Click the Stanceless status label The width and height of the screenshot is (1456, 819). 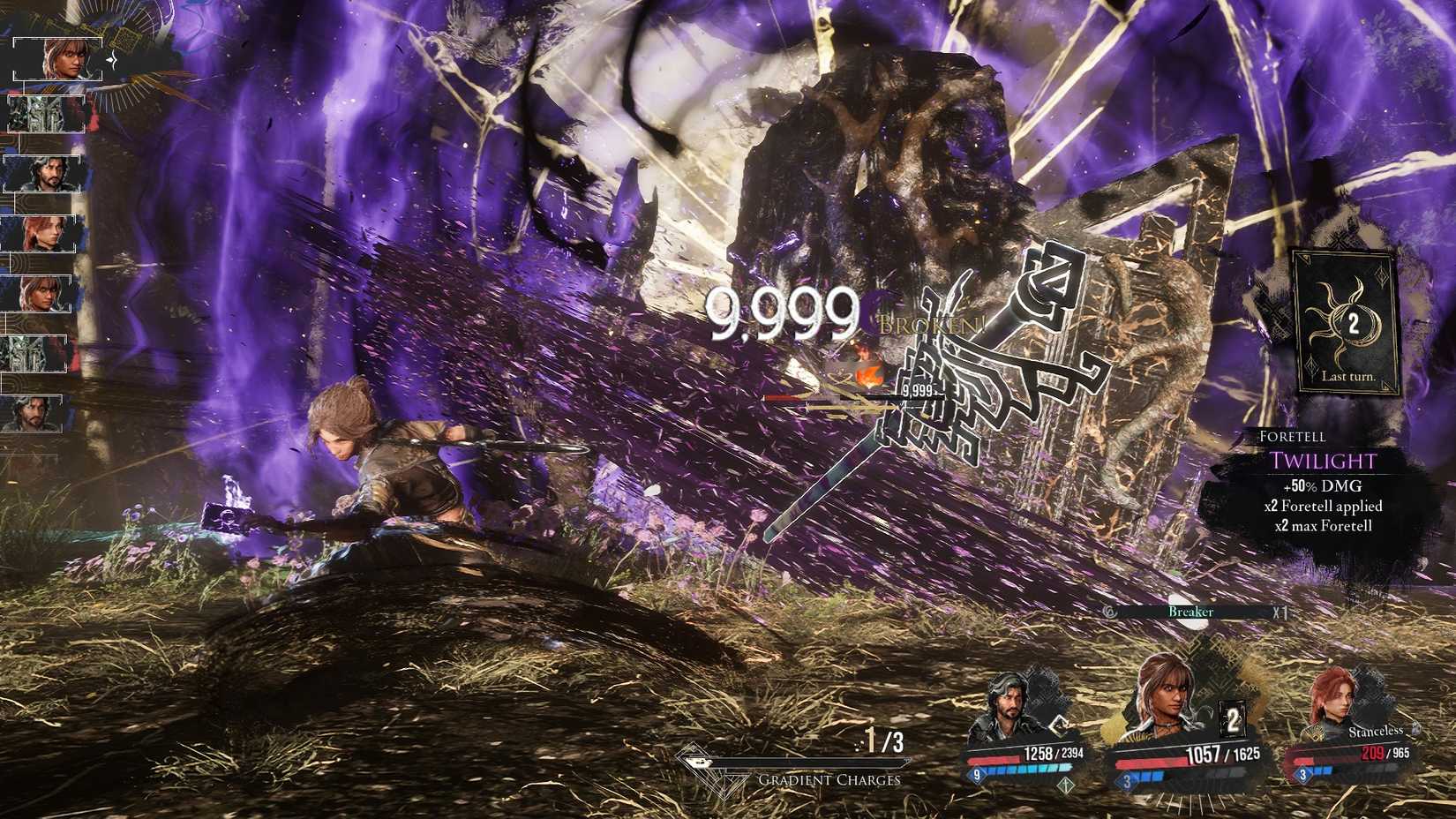click(x=1375, y=732)
